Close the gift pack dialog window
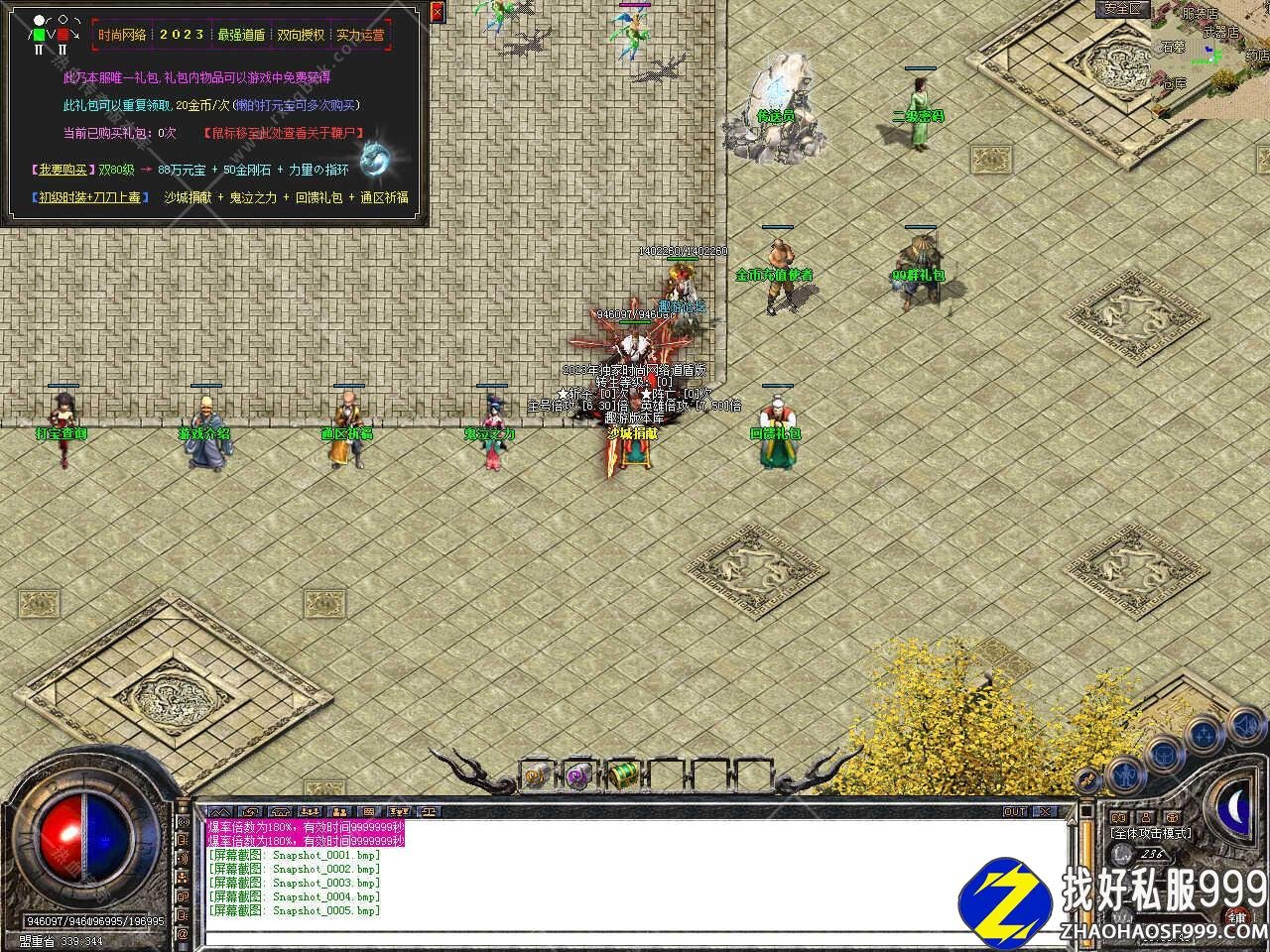 (x=438, y=12)
